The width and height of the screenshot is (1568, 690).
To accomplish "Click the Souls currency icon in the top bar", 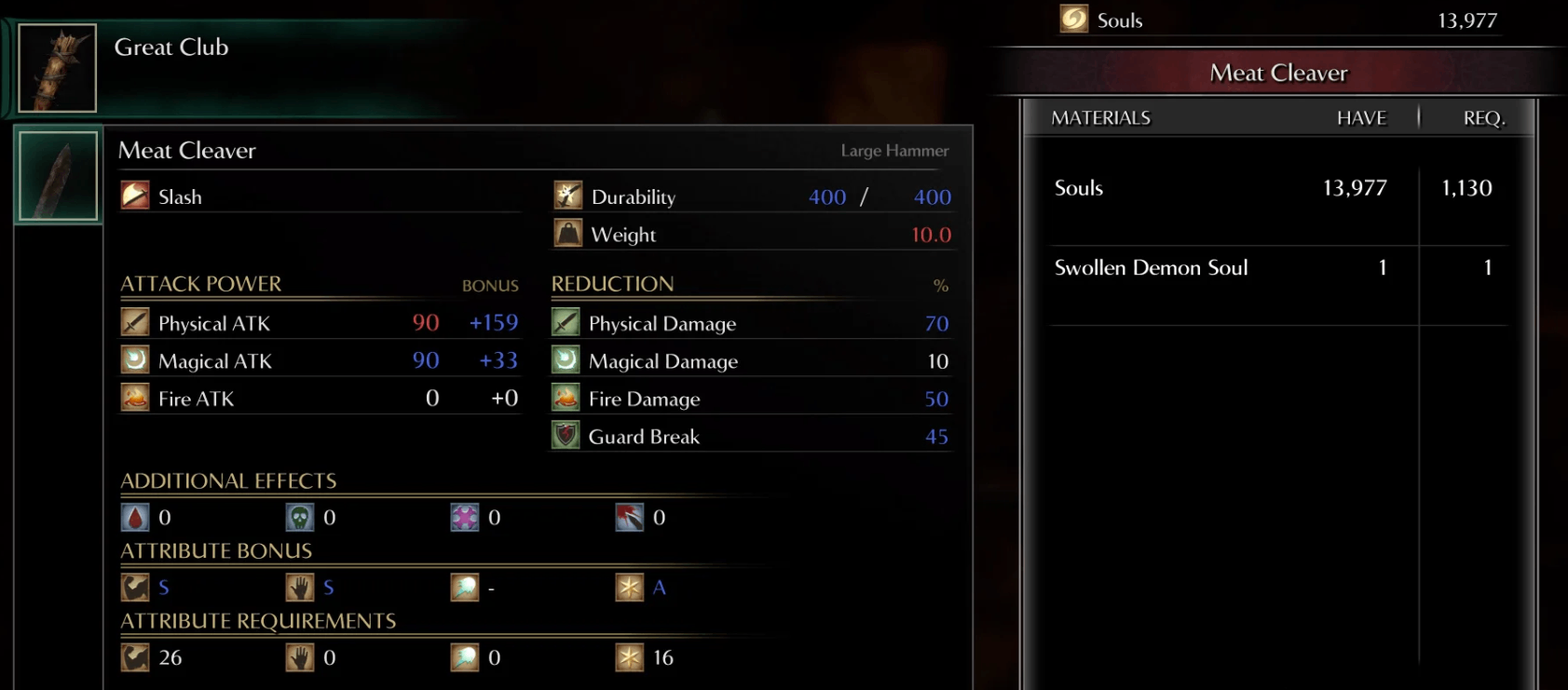I will [1076, 19].
